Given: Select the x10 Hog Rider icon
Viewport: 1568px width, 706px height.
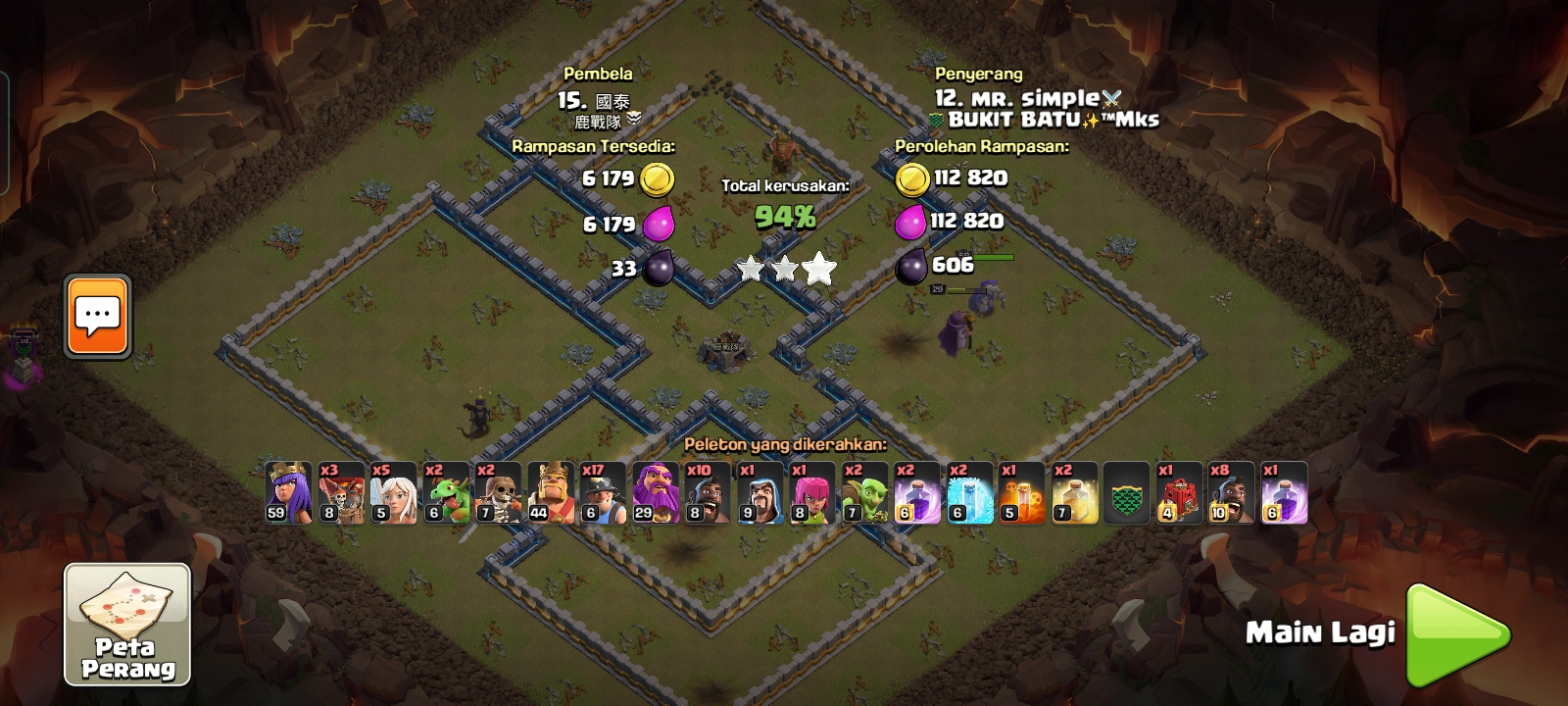Looking at the screenshot, I should point(708,492).
